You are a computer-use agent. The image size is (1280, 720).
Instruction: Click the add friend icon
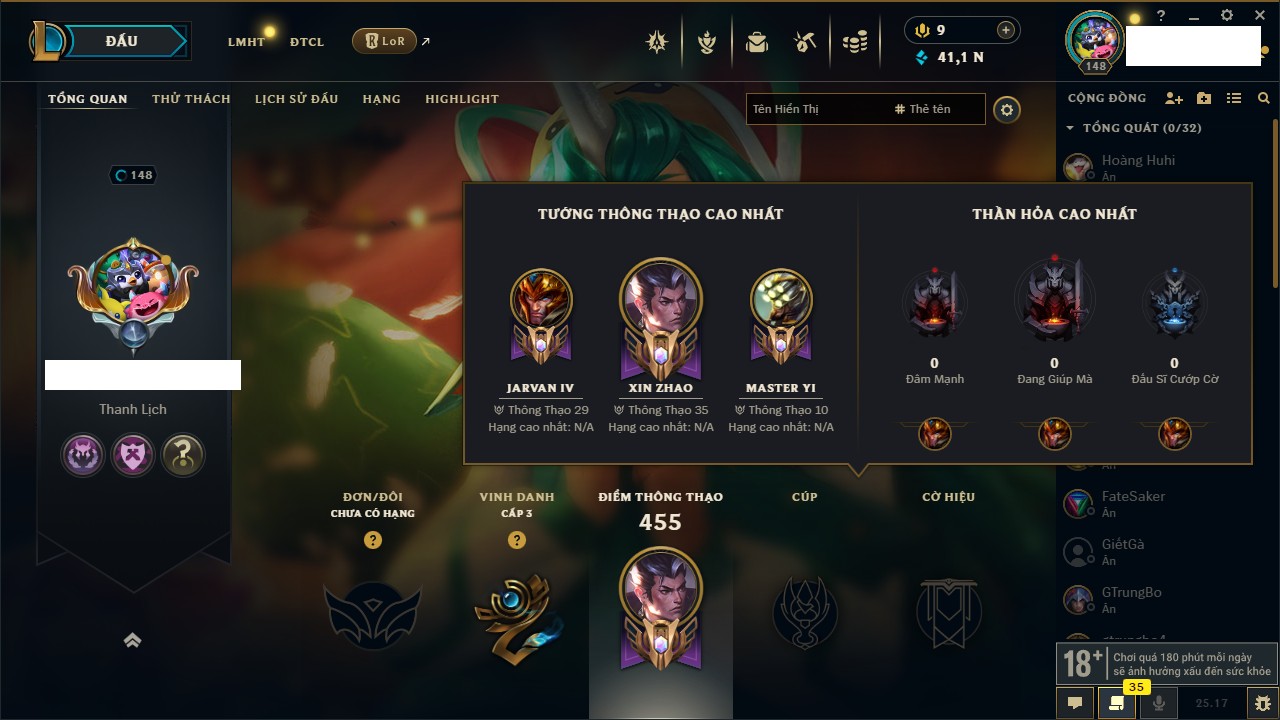[1174, 98]
